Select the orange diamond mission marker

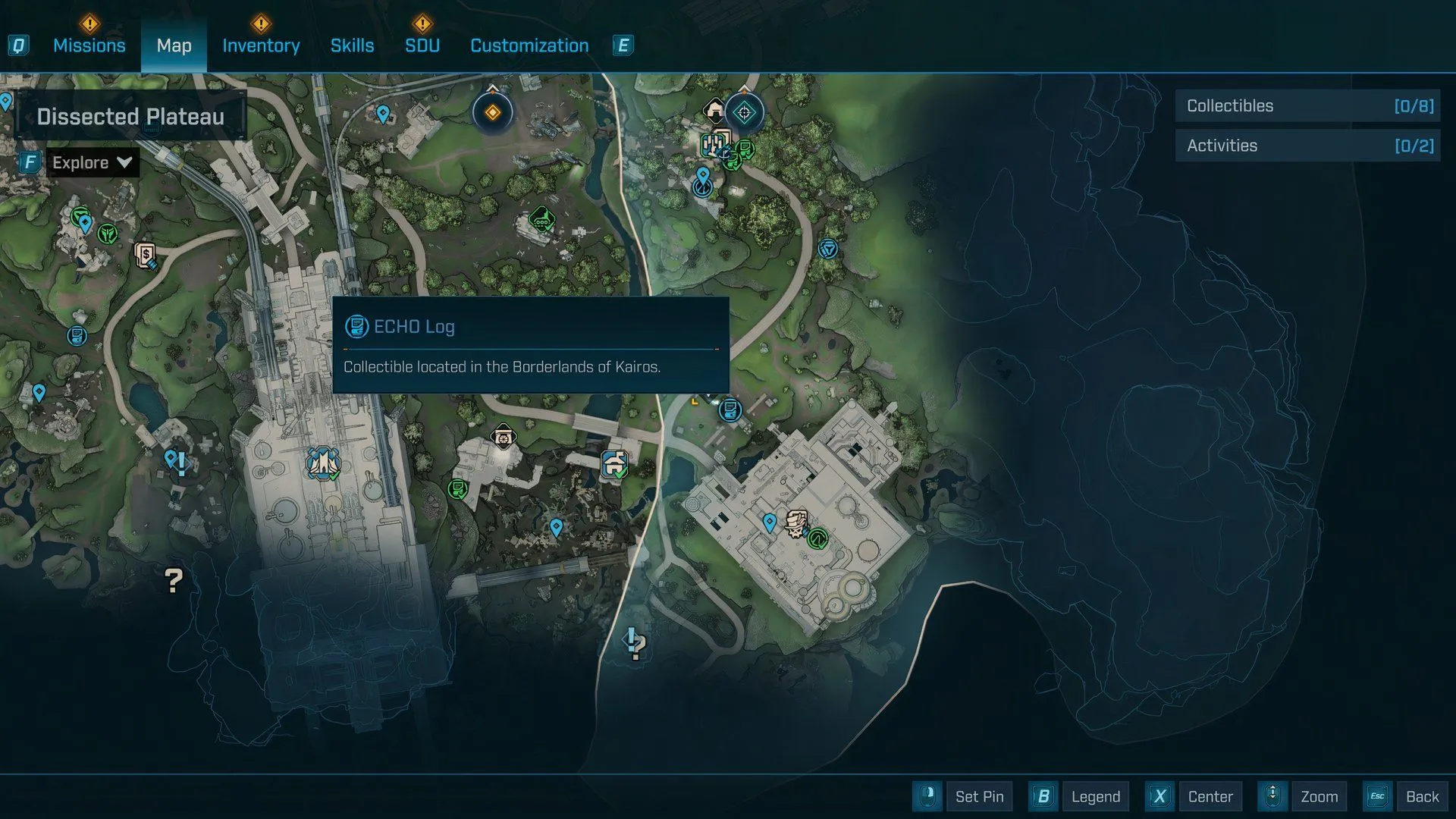(x=493, y=113)
